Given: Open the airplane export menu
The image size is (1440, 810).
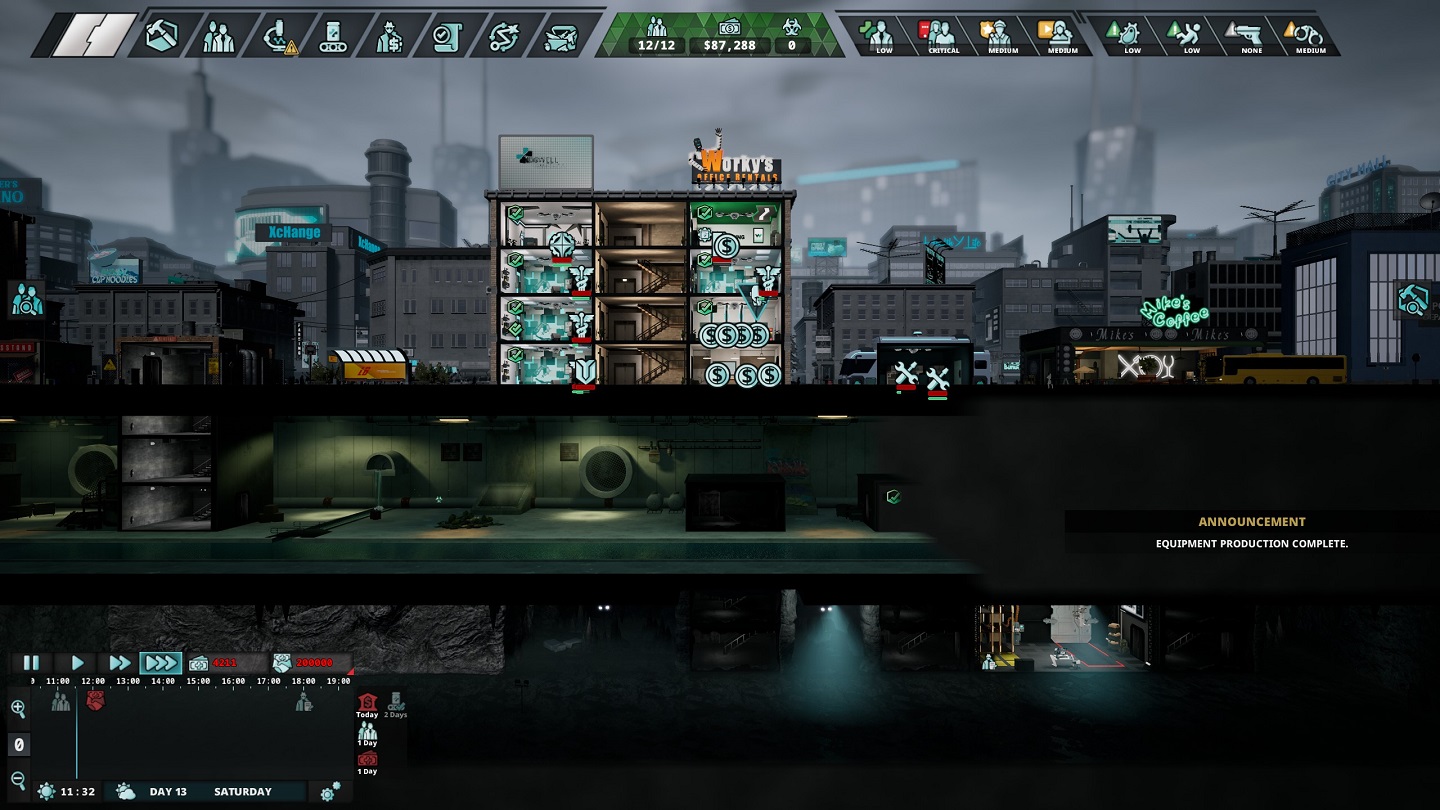Looking at the screenshot, I should click(x=560, y=36).
